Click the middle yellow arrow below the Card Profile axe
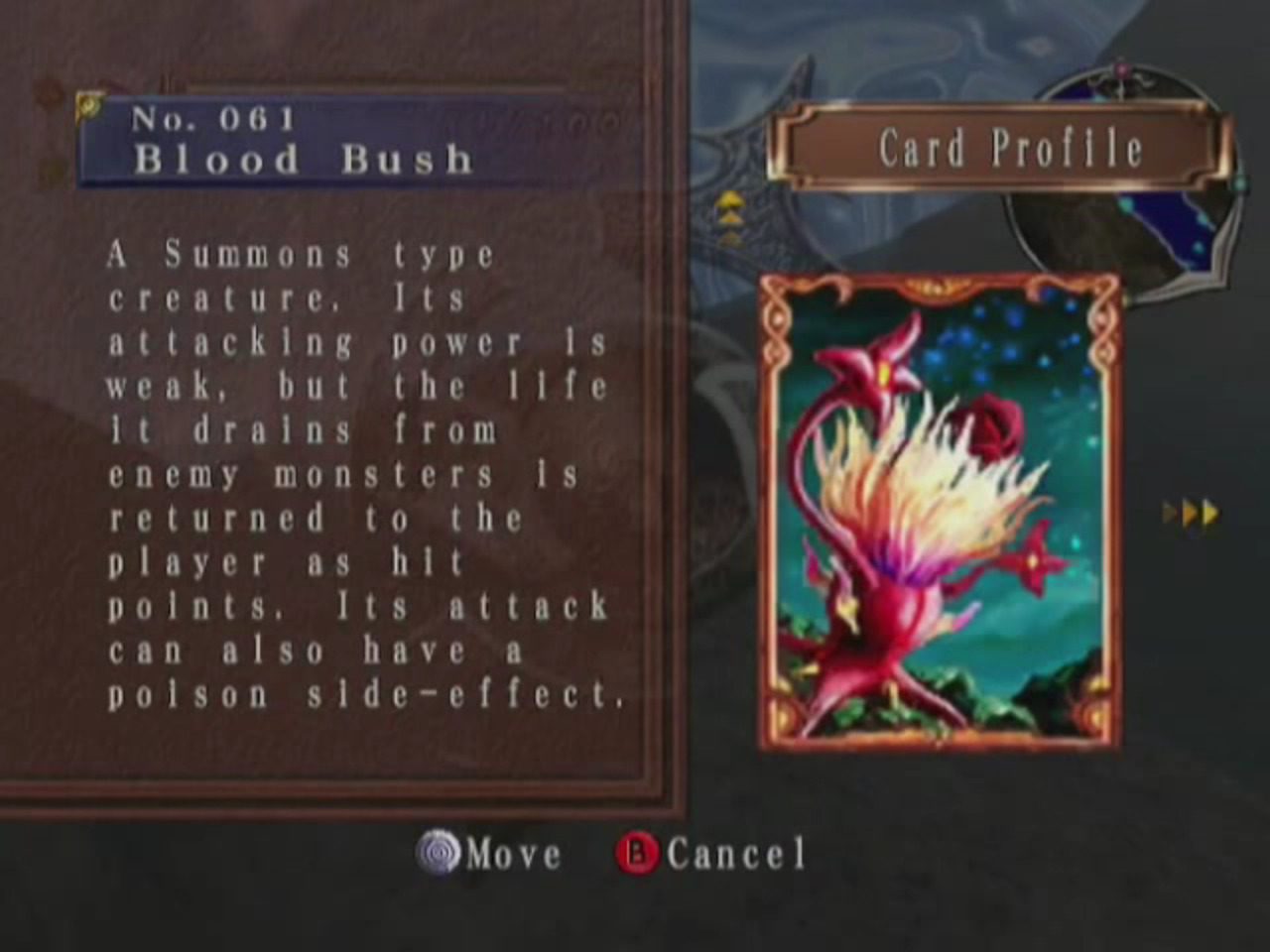 (x=731, y=218)
